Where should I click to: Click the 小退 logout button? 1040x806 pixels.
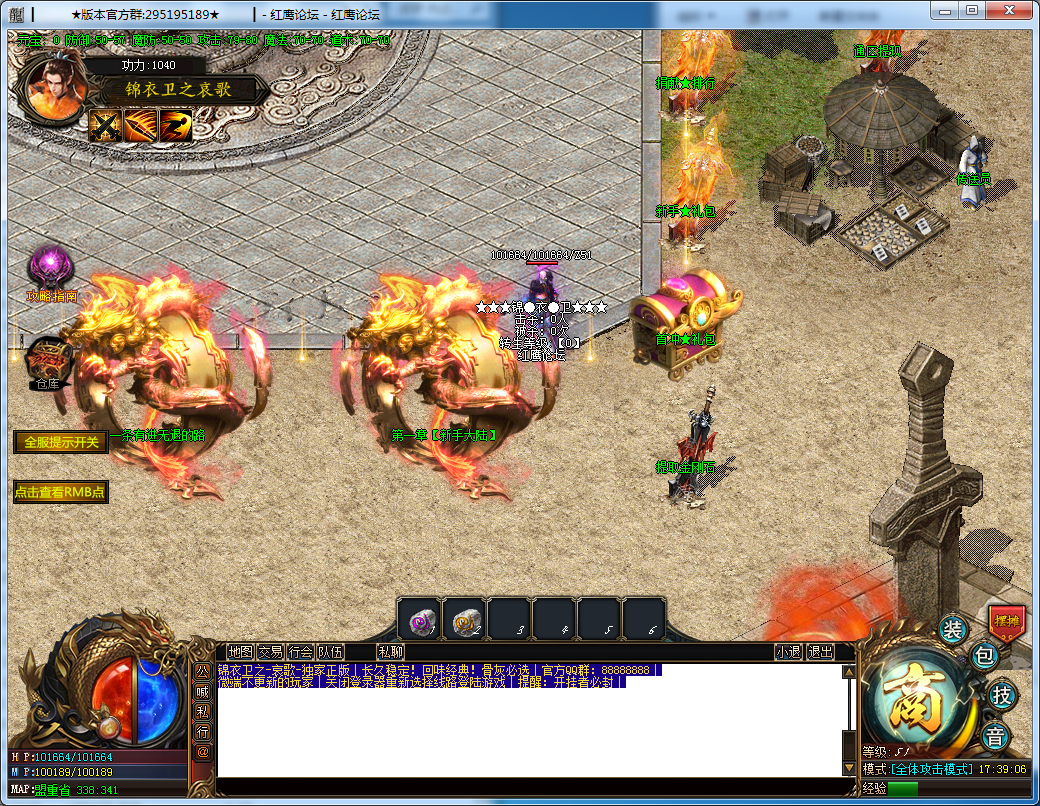point(788,652)
